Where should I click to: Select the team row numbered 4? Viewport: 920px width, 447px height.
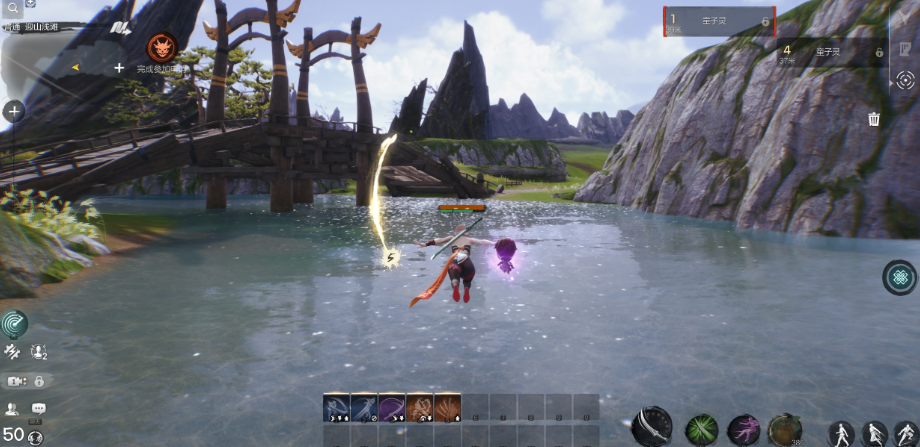pyautogui.click(x=832, y=51)
